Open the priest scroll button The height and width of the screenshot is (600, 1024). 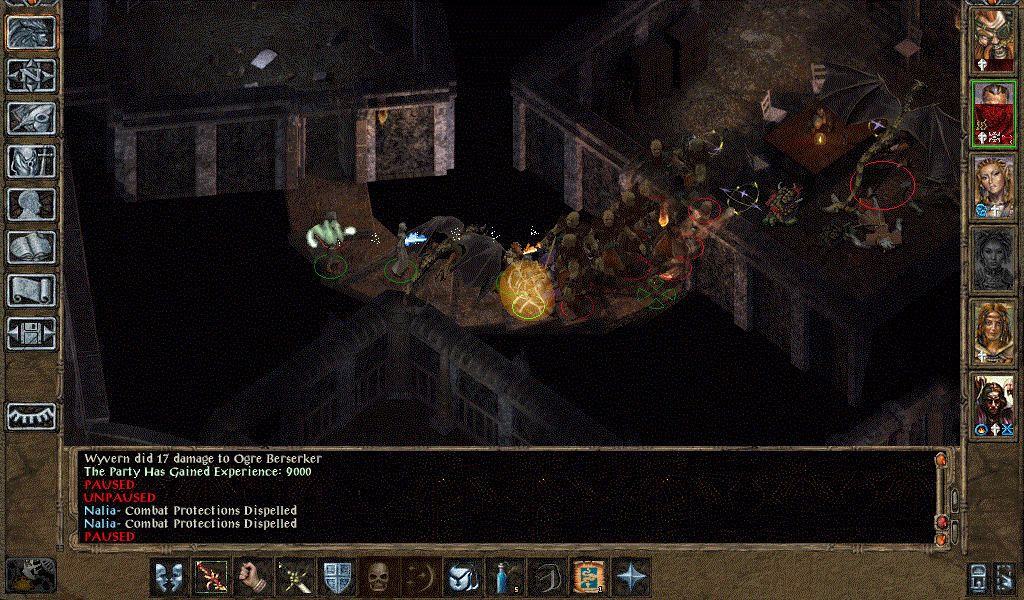pos(31,290)
